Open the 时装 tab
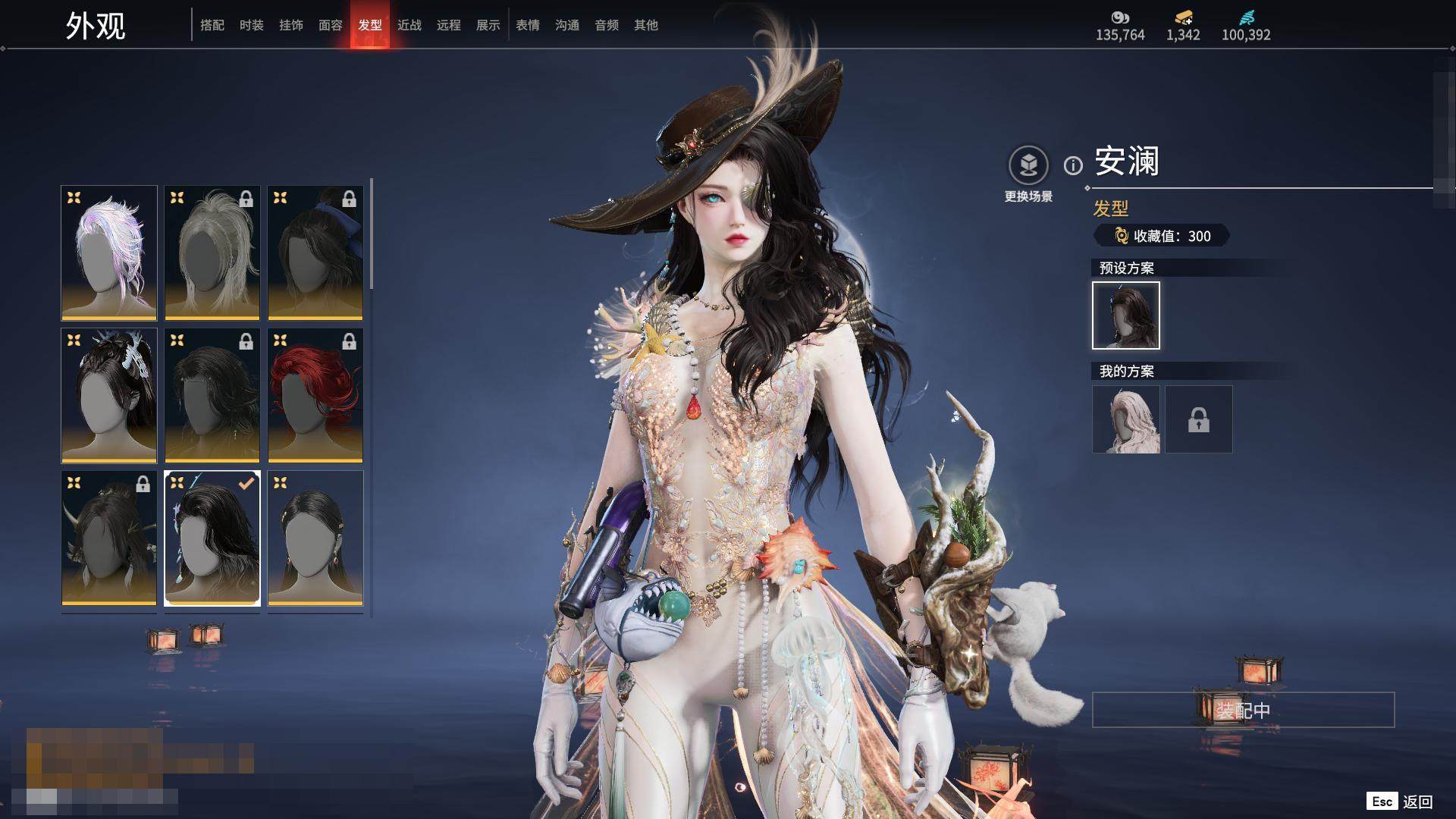This screenshot has height=819, width=1456. coord(252,25)
